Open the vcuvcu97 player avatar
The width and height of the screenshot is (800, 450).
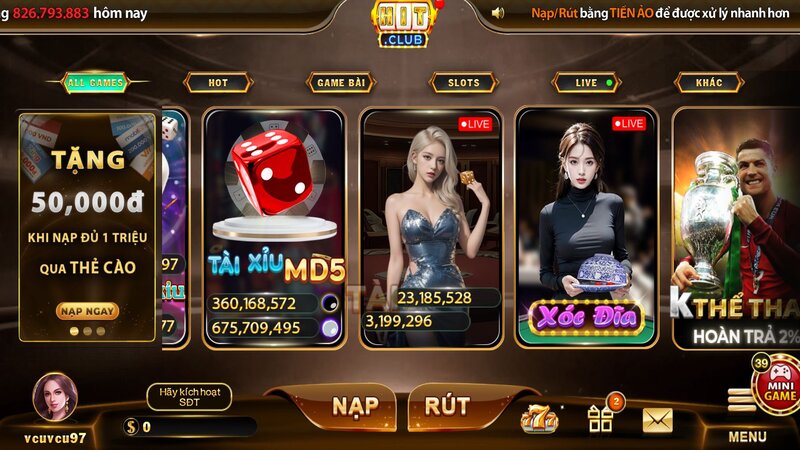55,397
